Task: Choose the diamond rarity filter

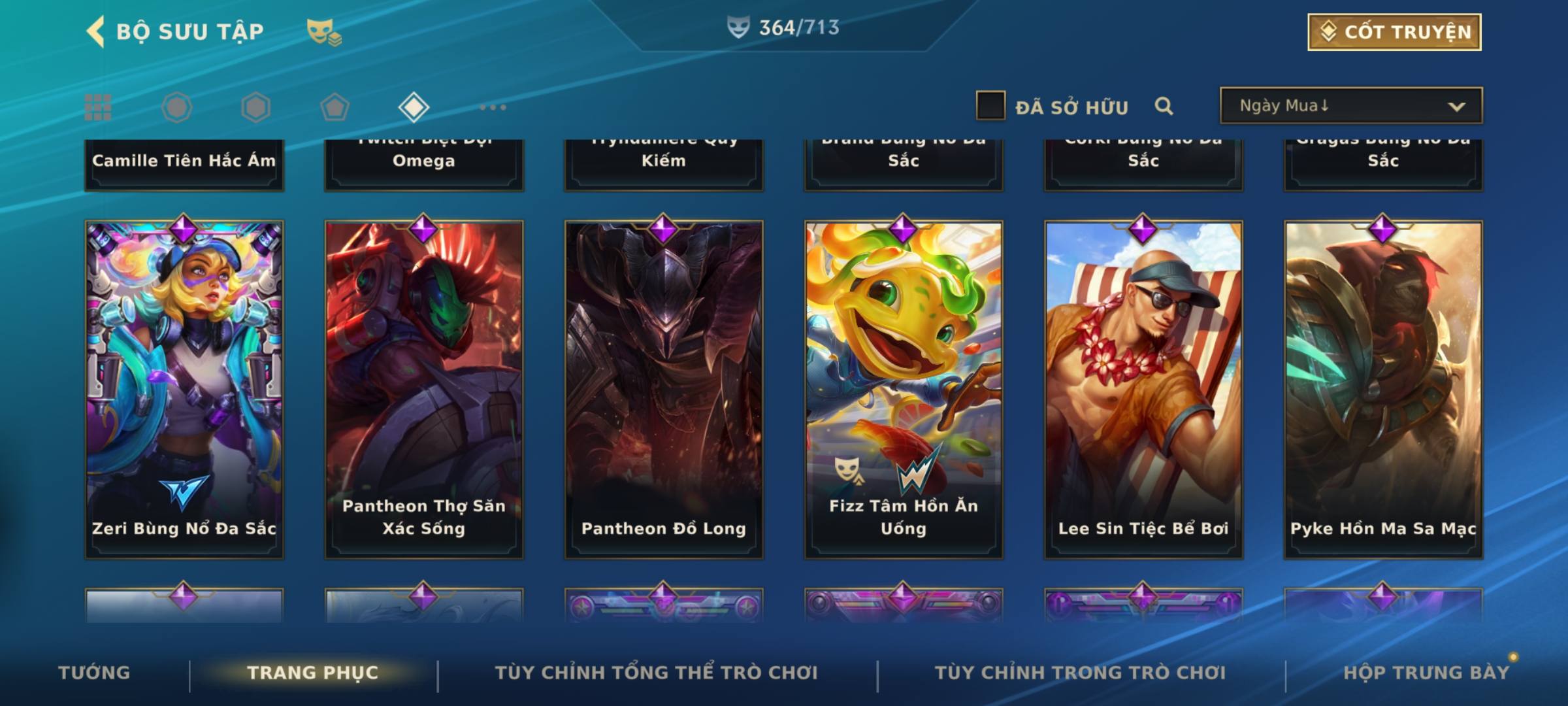Action: pyautogui.click(x=414, y=107)
